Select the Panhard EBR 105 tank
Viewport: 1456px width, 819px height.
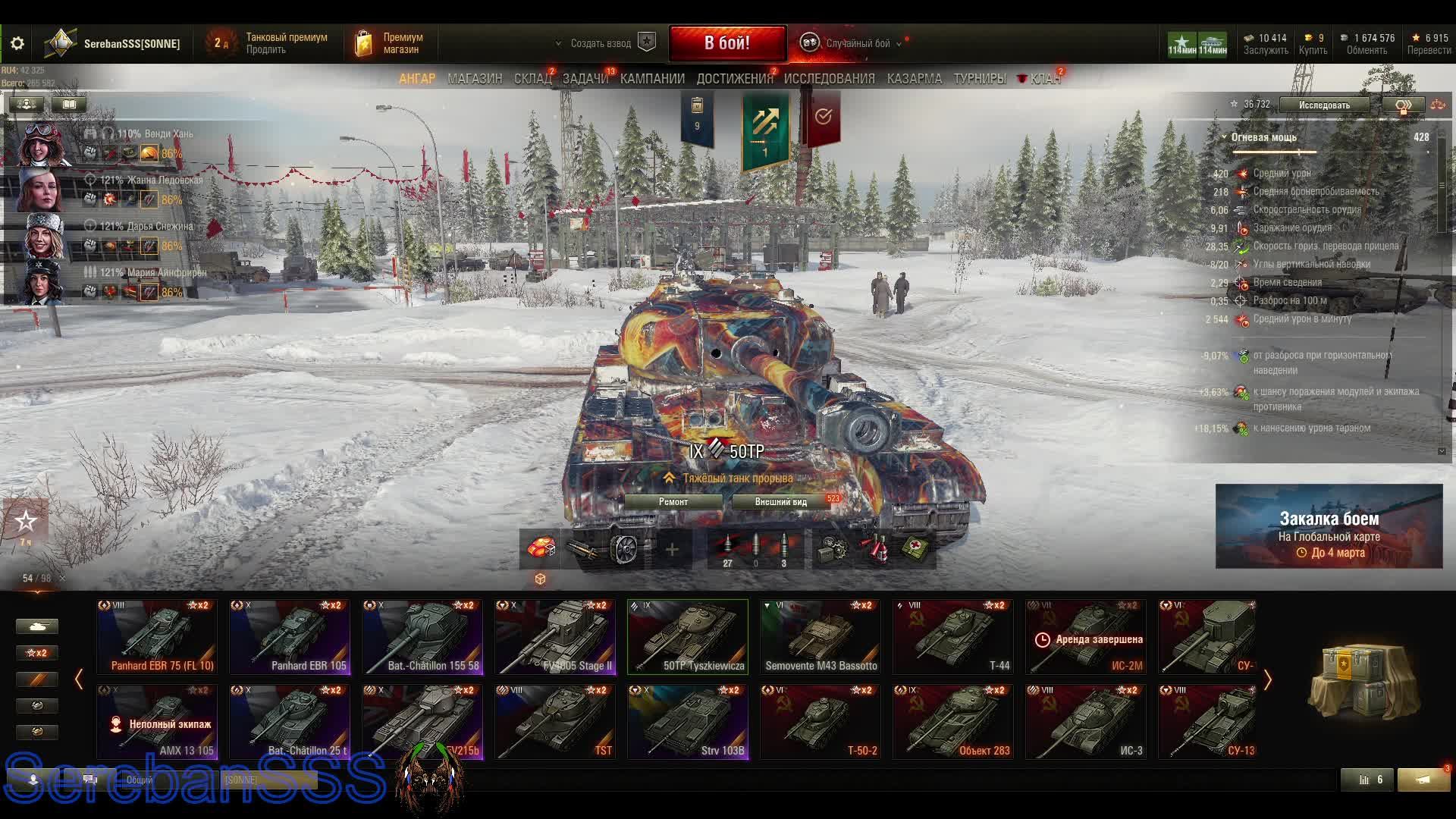[290, 636]
